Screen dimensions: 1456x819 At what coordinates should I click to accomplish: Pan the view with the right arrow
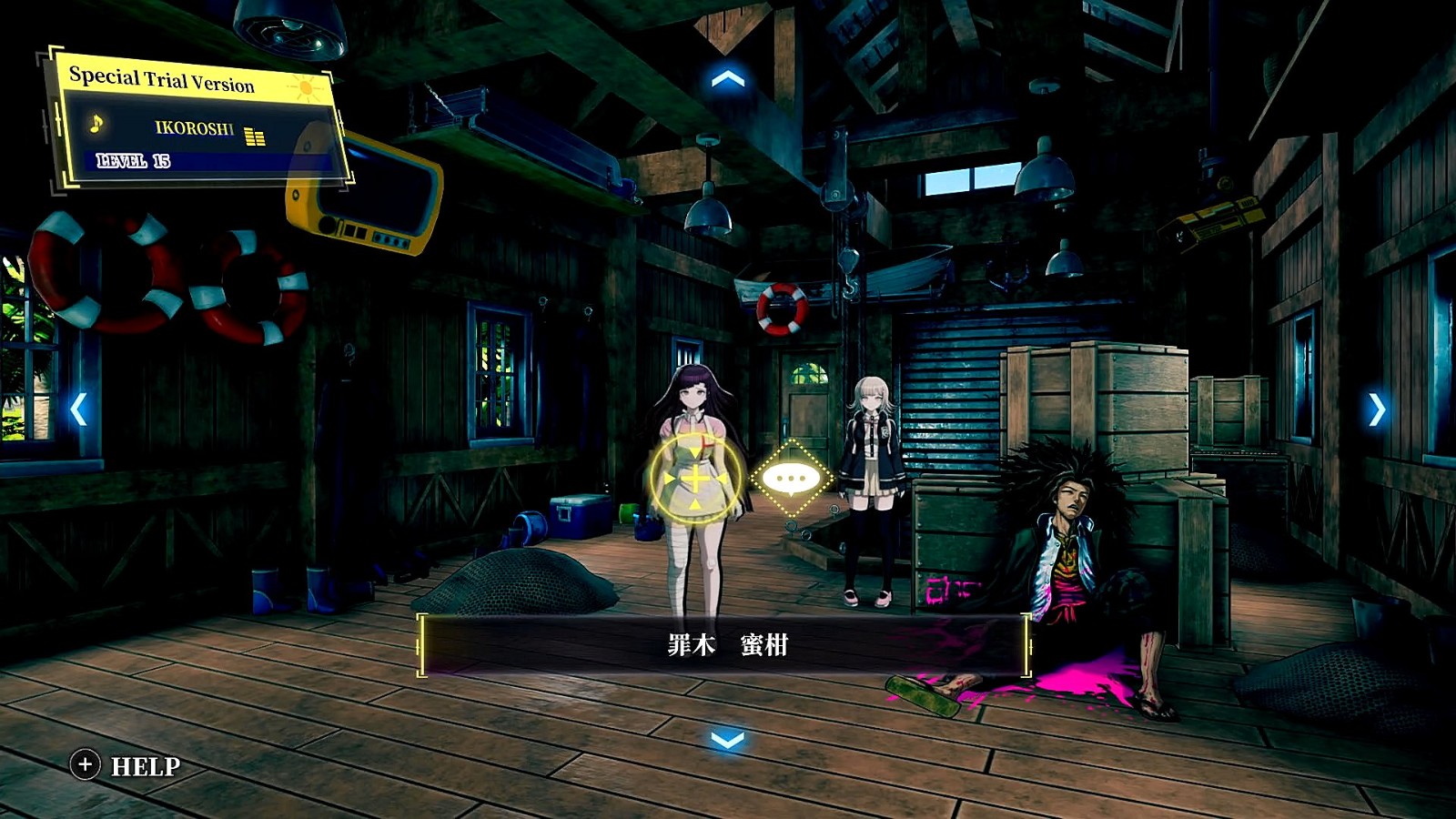click(x=1376, y=409)
